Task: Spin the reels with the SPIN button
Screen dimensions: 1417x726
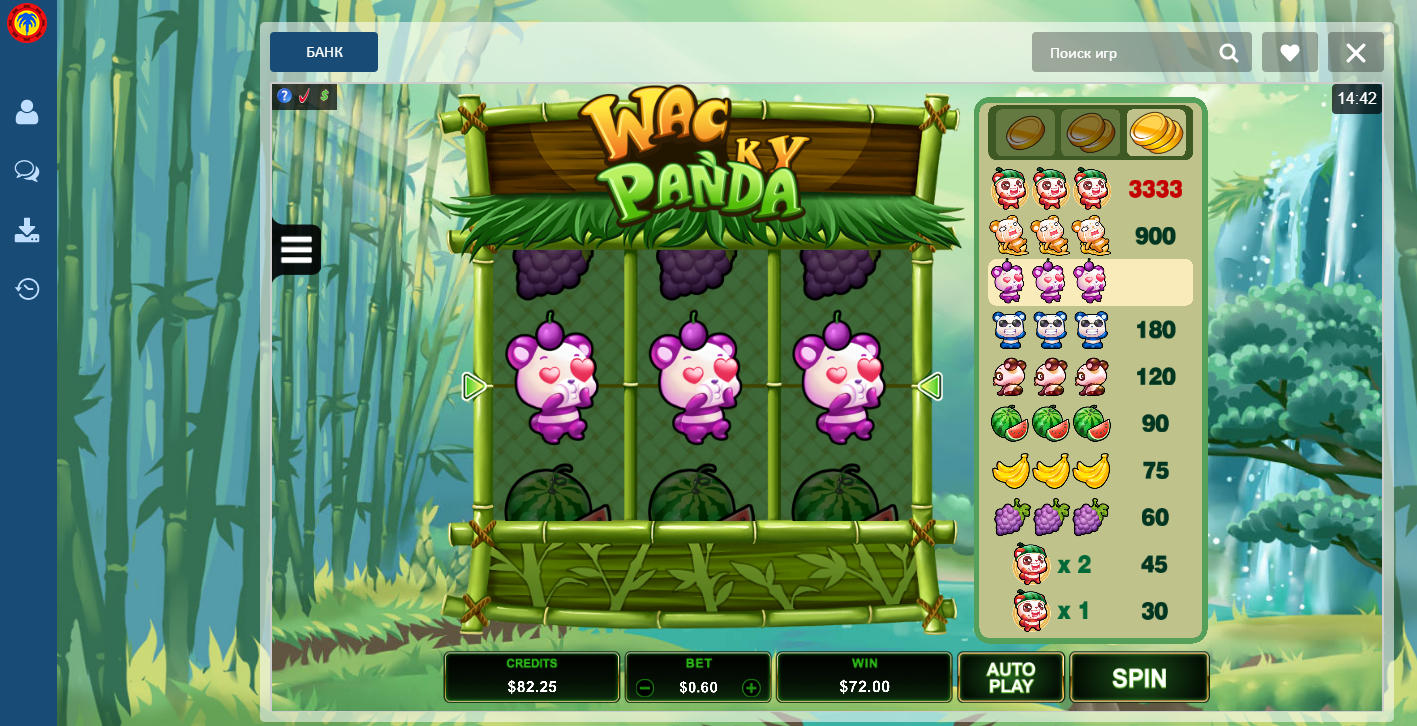Action: click(1139, 678)
